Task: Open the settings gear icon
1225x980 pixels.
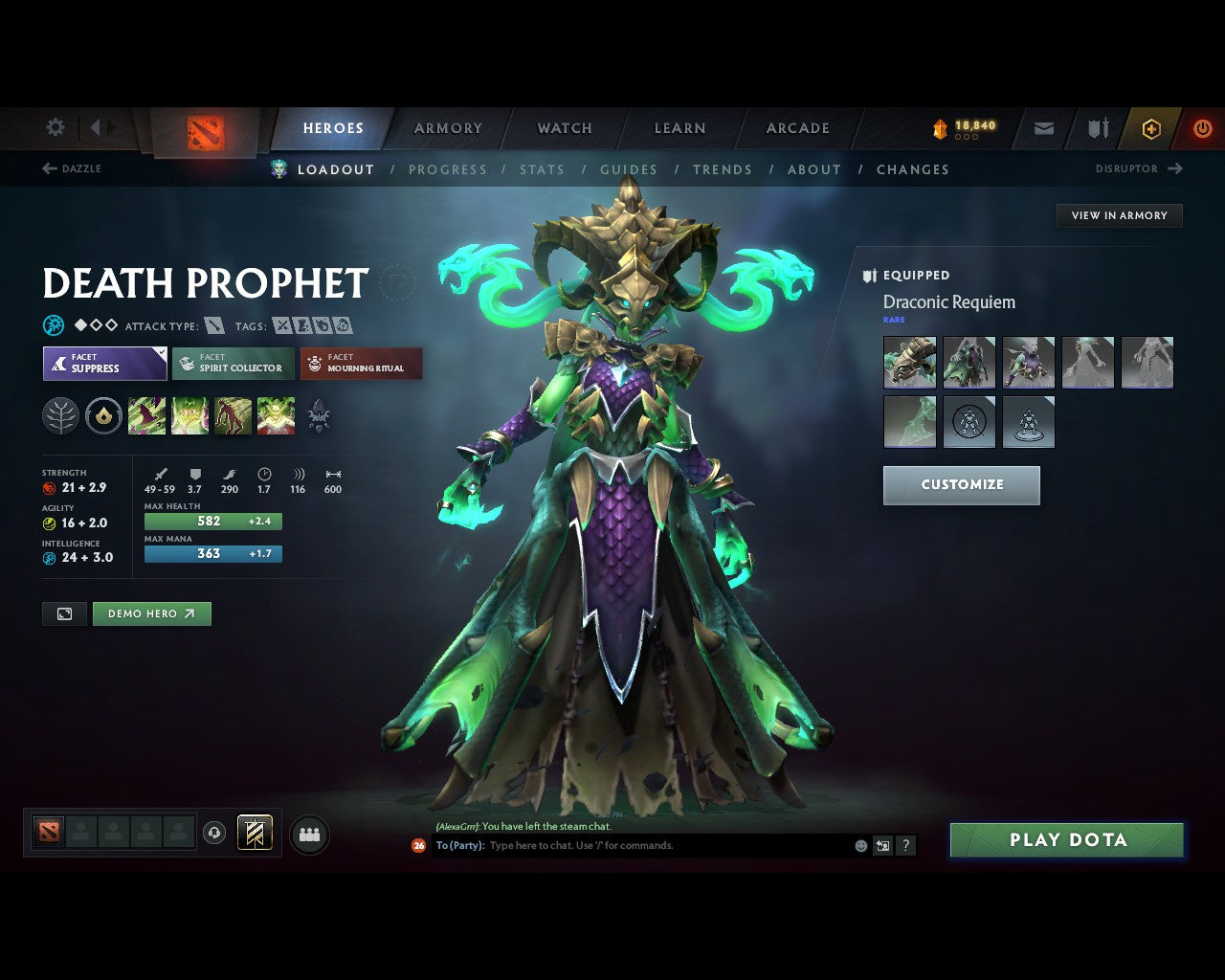Action: click(55, 126)
